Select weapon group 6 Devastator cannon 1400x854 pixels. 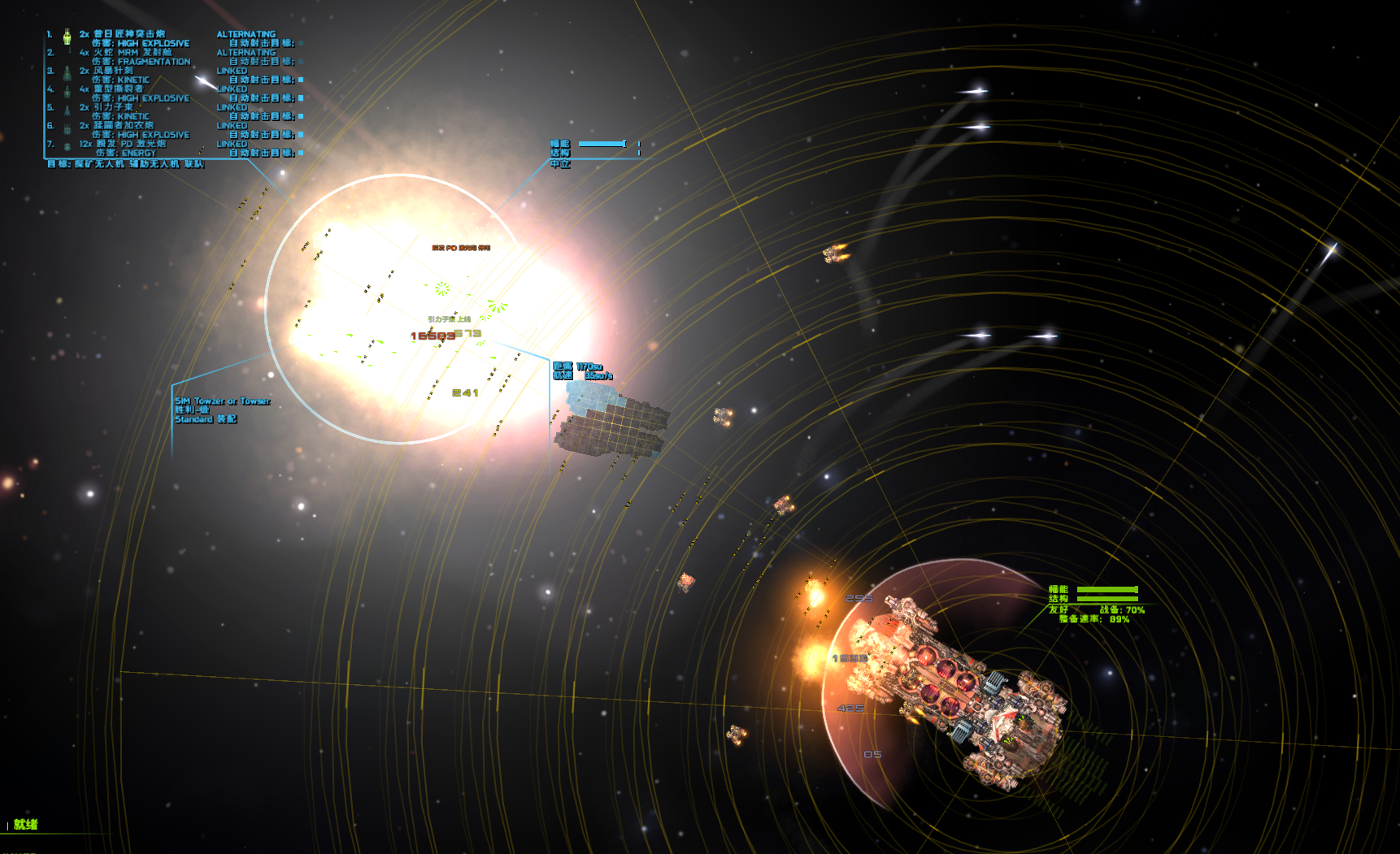(x=123, y=125)
